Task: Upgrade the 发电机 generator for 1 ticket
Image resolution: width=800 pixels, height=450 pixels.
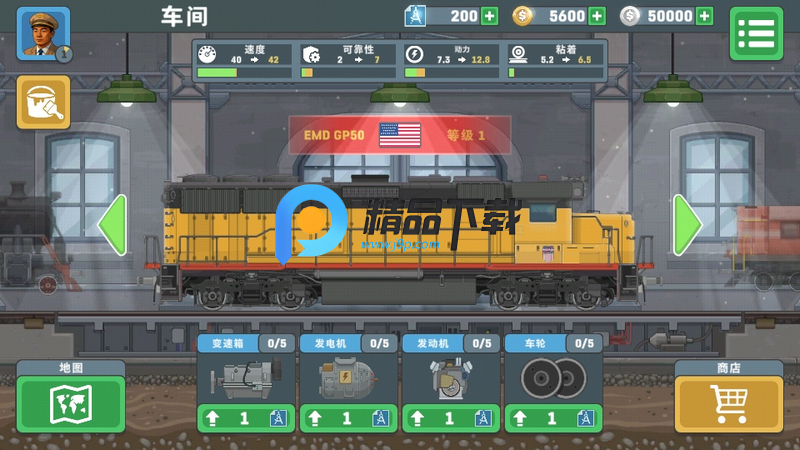Action: [x=346, y=419]
